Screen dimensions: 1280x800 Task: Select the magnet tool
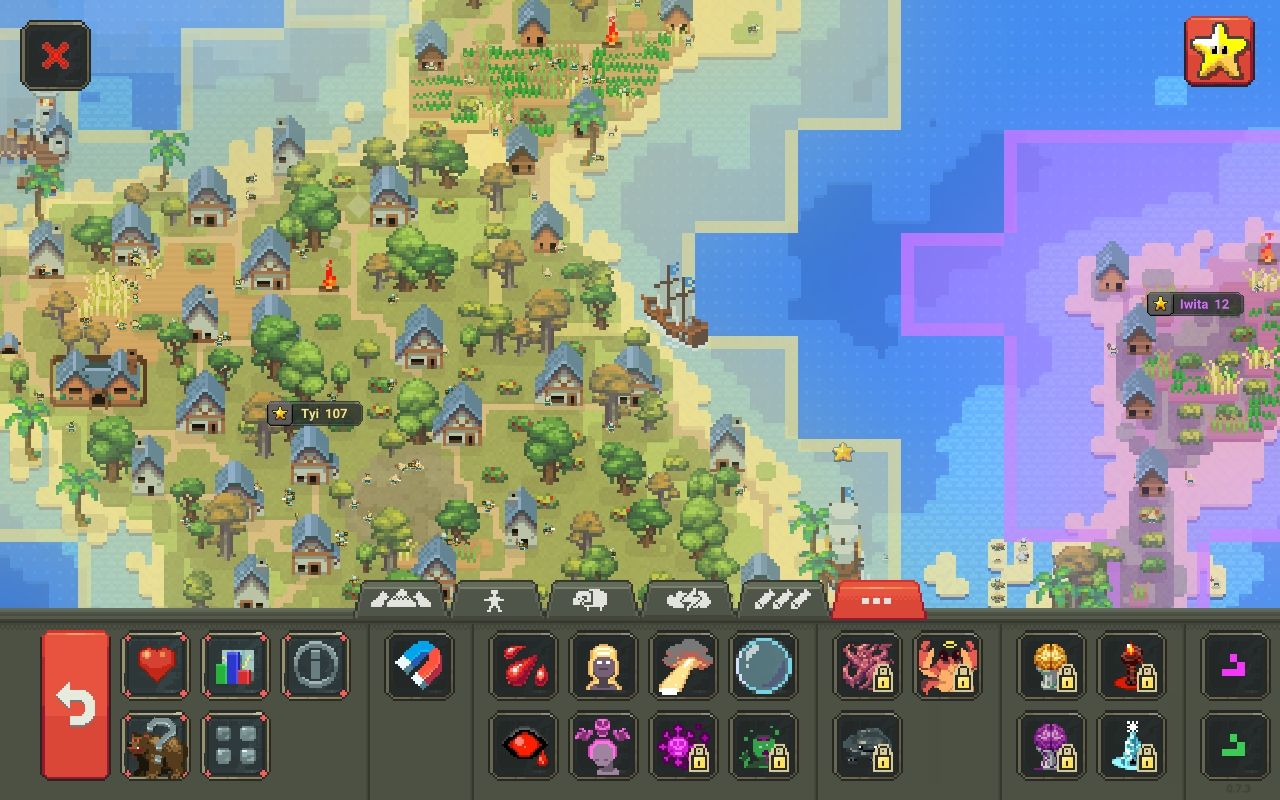[x=420, y=667]
